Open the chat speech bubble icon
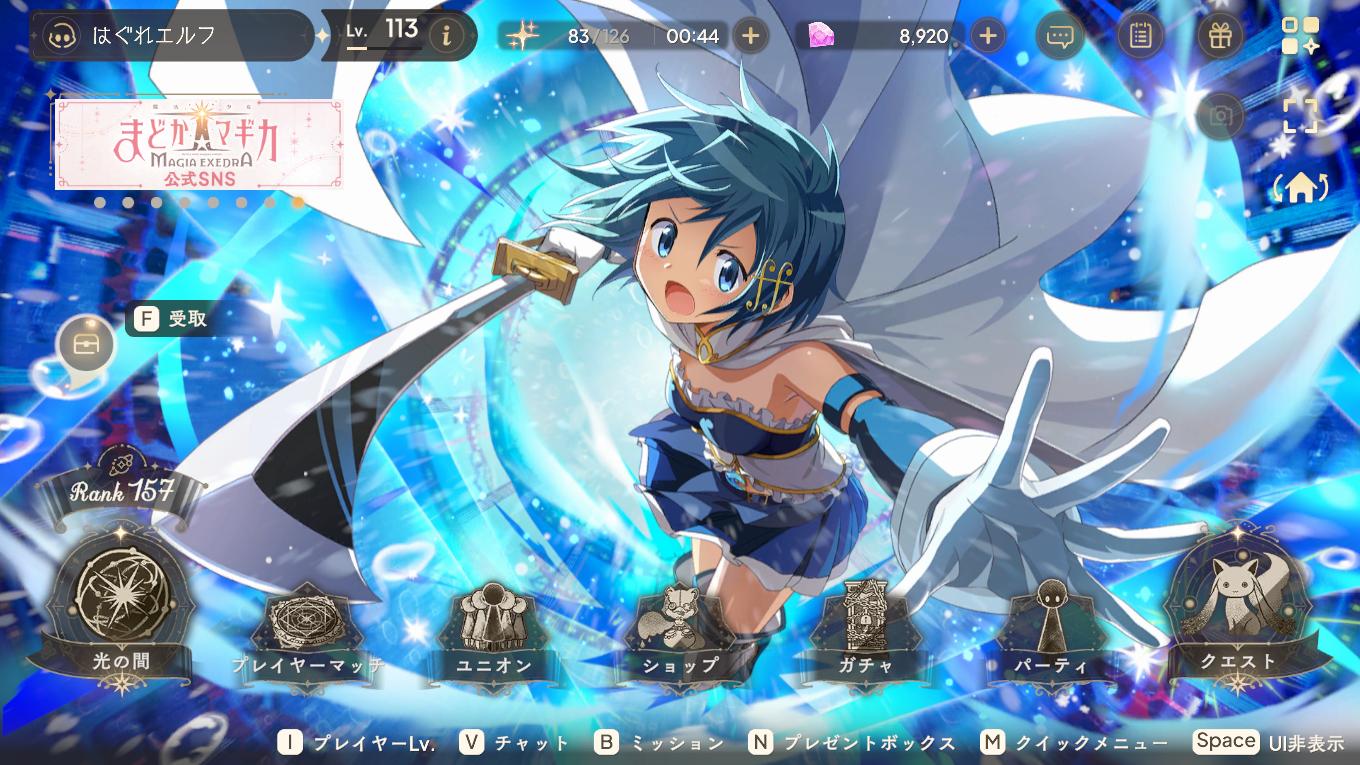Screen dimensions: 1360x765 pos(1060,36)
